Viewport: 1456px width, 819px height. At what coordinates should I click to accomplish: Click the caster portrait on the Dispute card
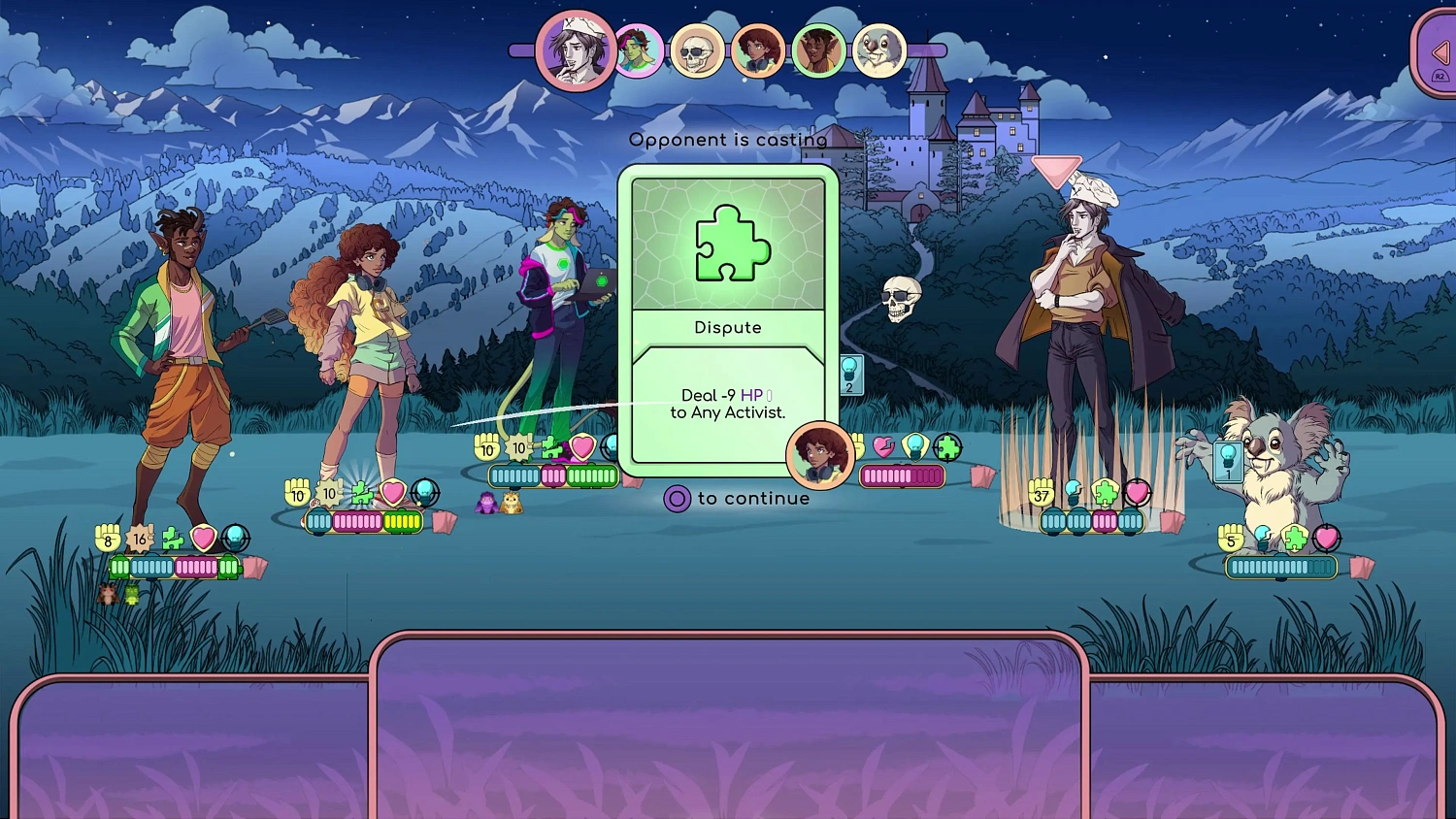click(819, 454)
